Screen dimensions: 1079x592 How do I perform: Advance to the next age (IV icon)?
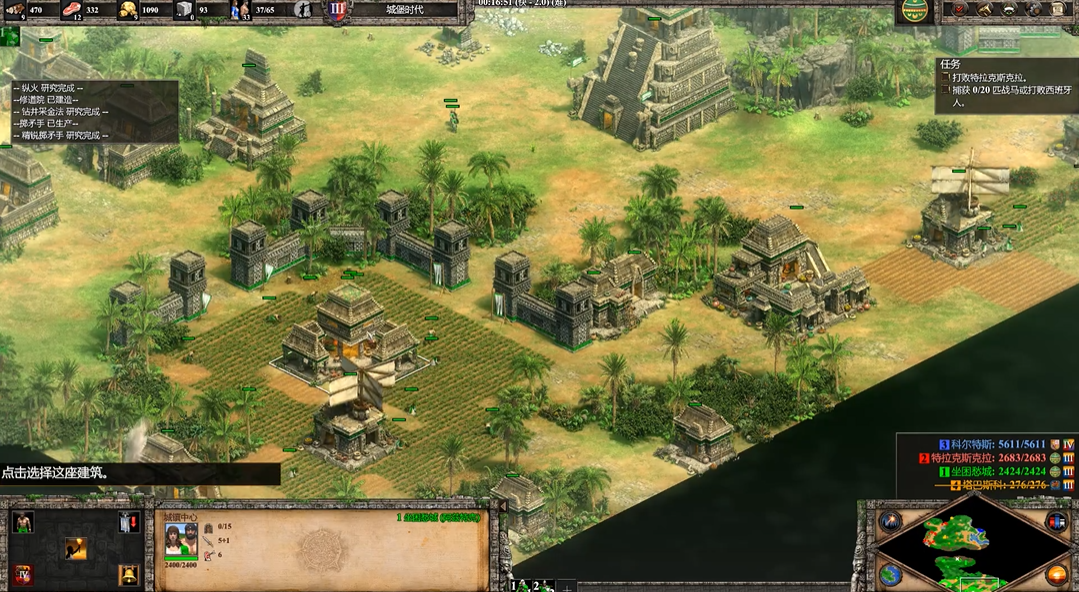pos(23,575)
